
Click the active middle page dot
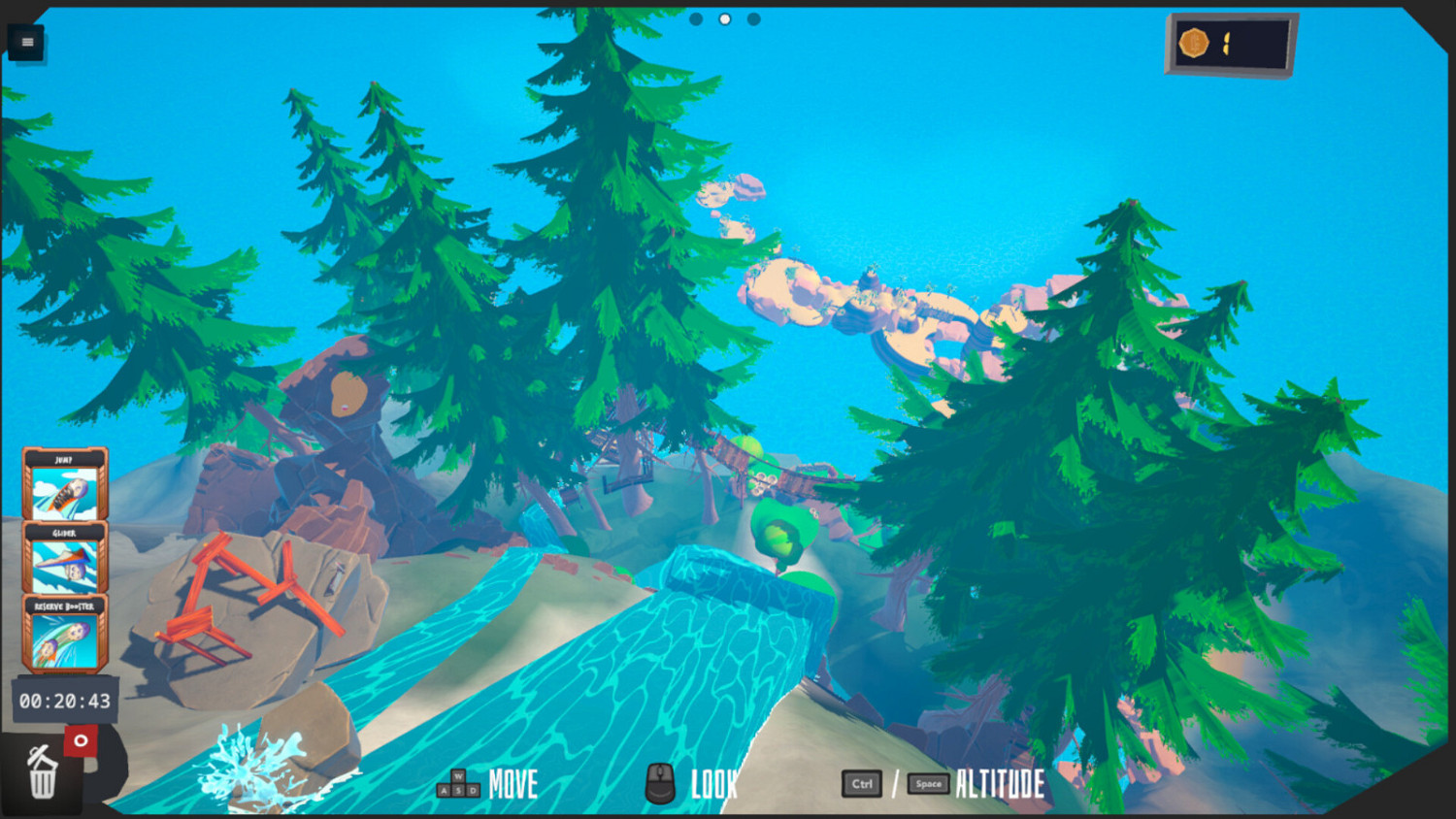click(724, 18)
